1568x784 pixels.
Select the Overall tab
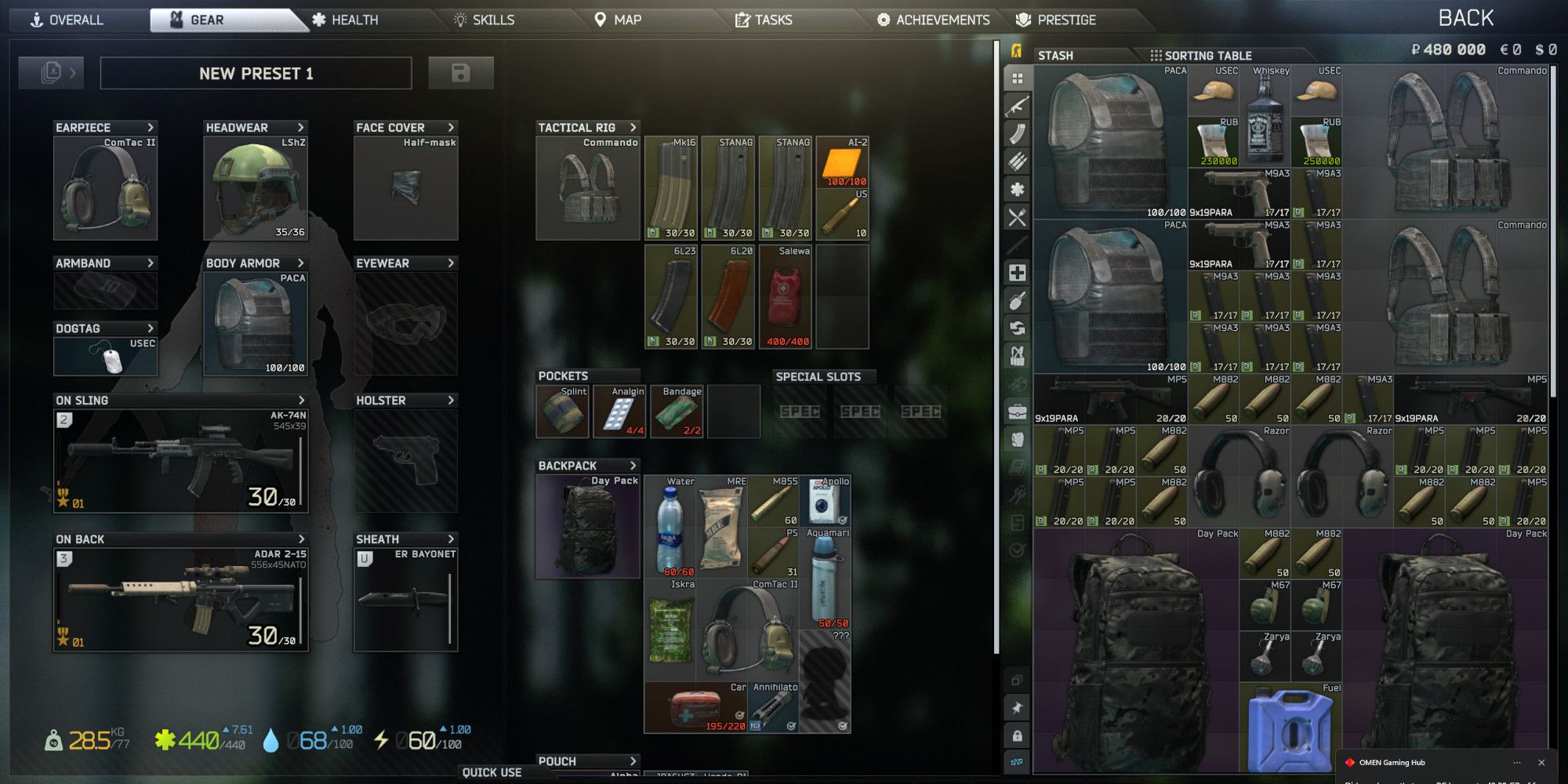pyautogui.click(x=67, y=20)
